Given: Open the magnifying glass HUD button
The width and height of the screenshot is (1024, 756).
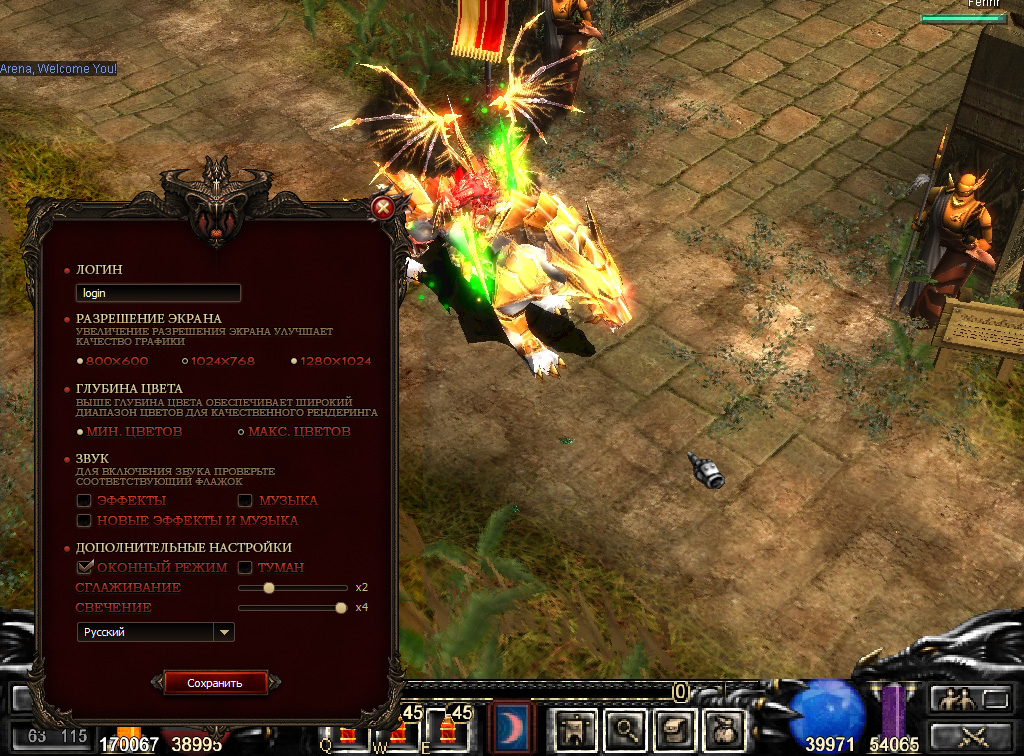Looking at the screenshot, I should (625, 731).
